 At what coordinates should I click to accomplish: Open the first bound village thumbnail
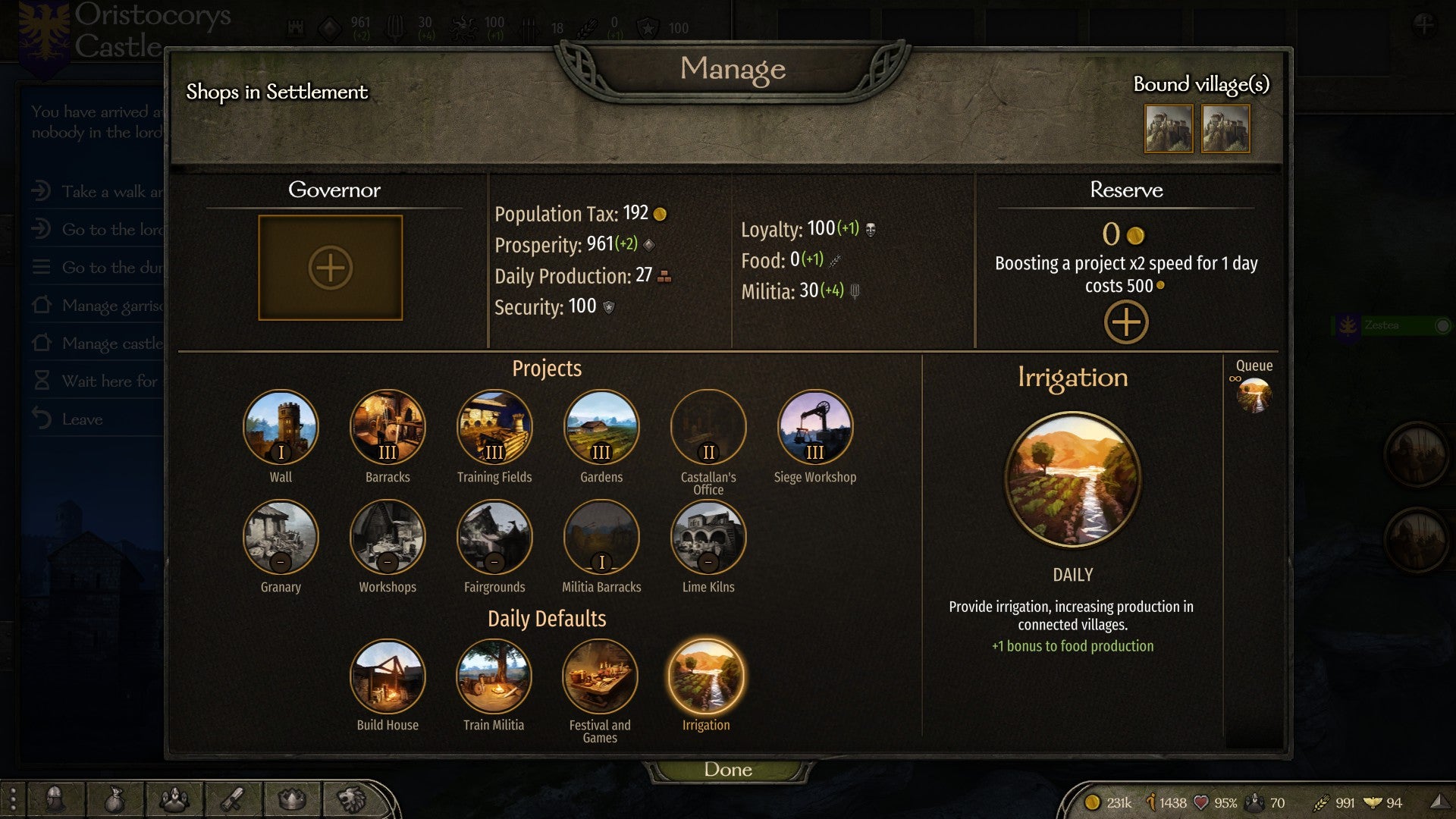coord(1169,129)
